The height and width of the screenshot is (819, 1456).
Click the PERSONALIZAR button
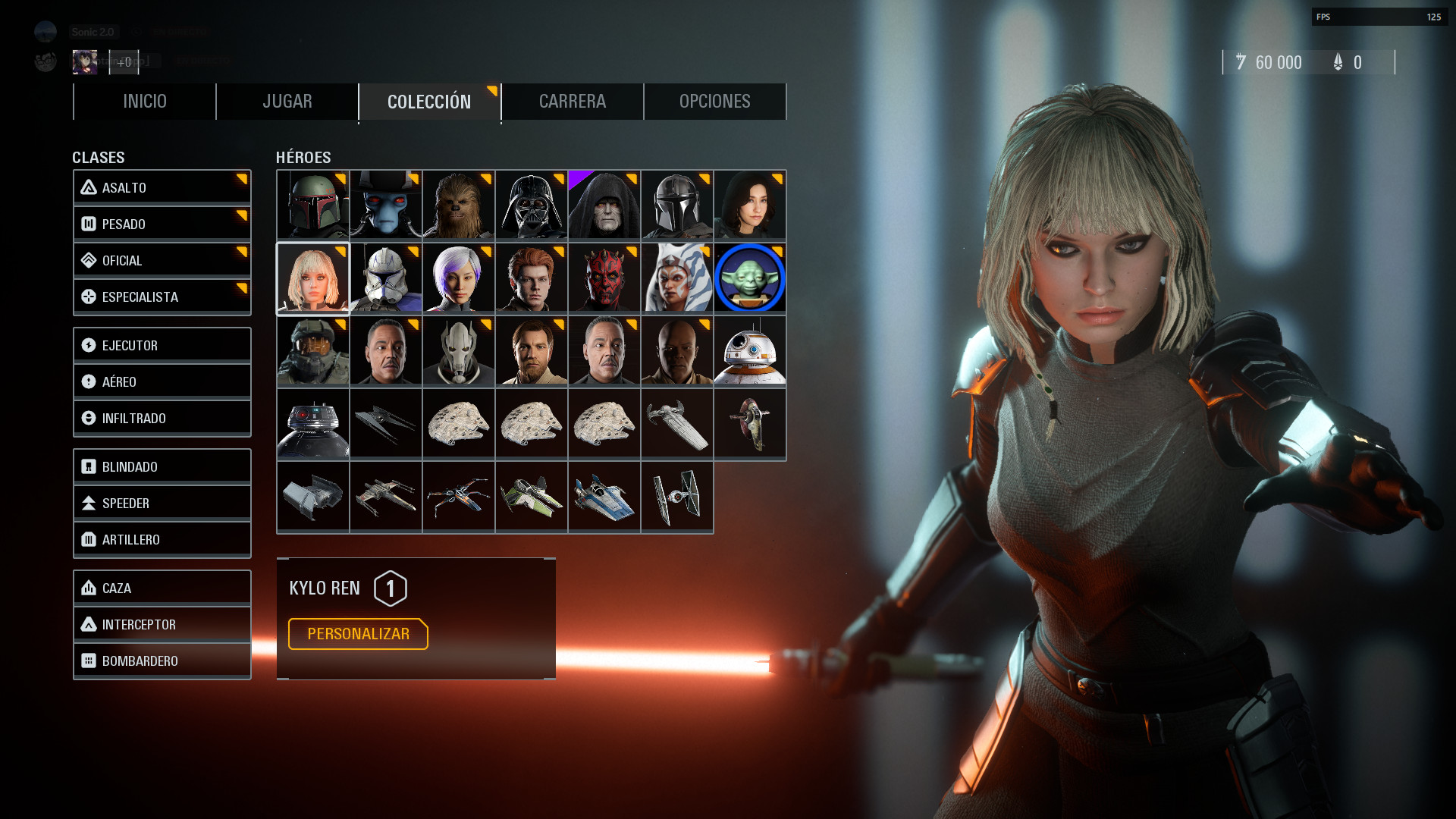point(357,634)
